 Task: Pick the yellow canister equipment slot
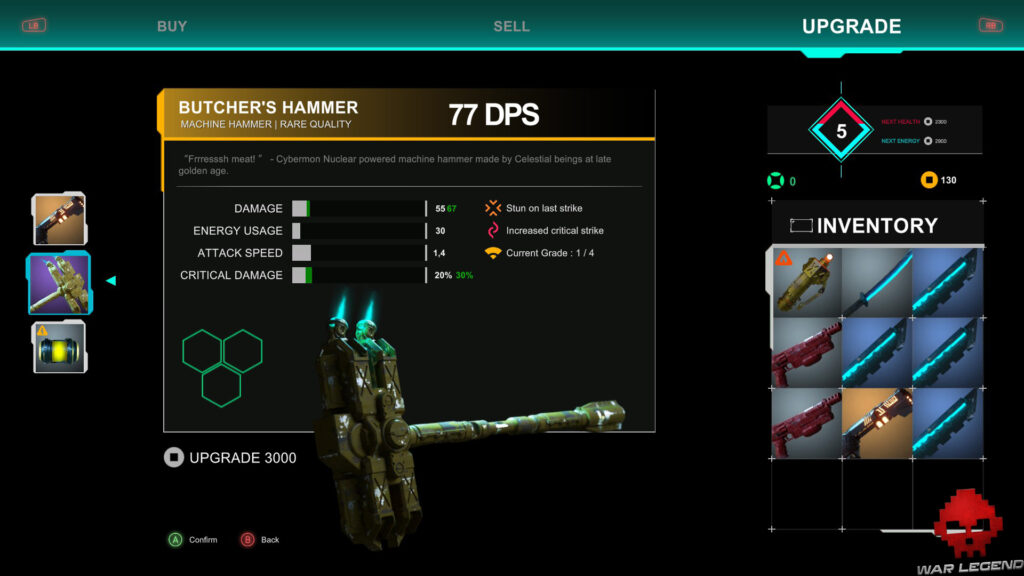[x=59, y=347]
